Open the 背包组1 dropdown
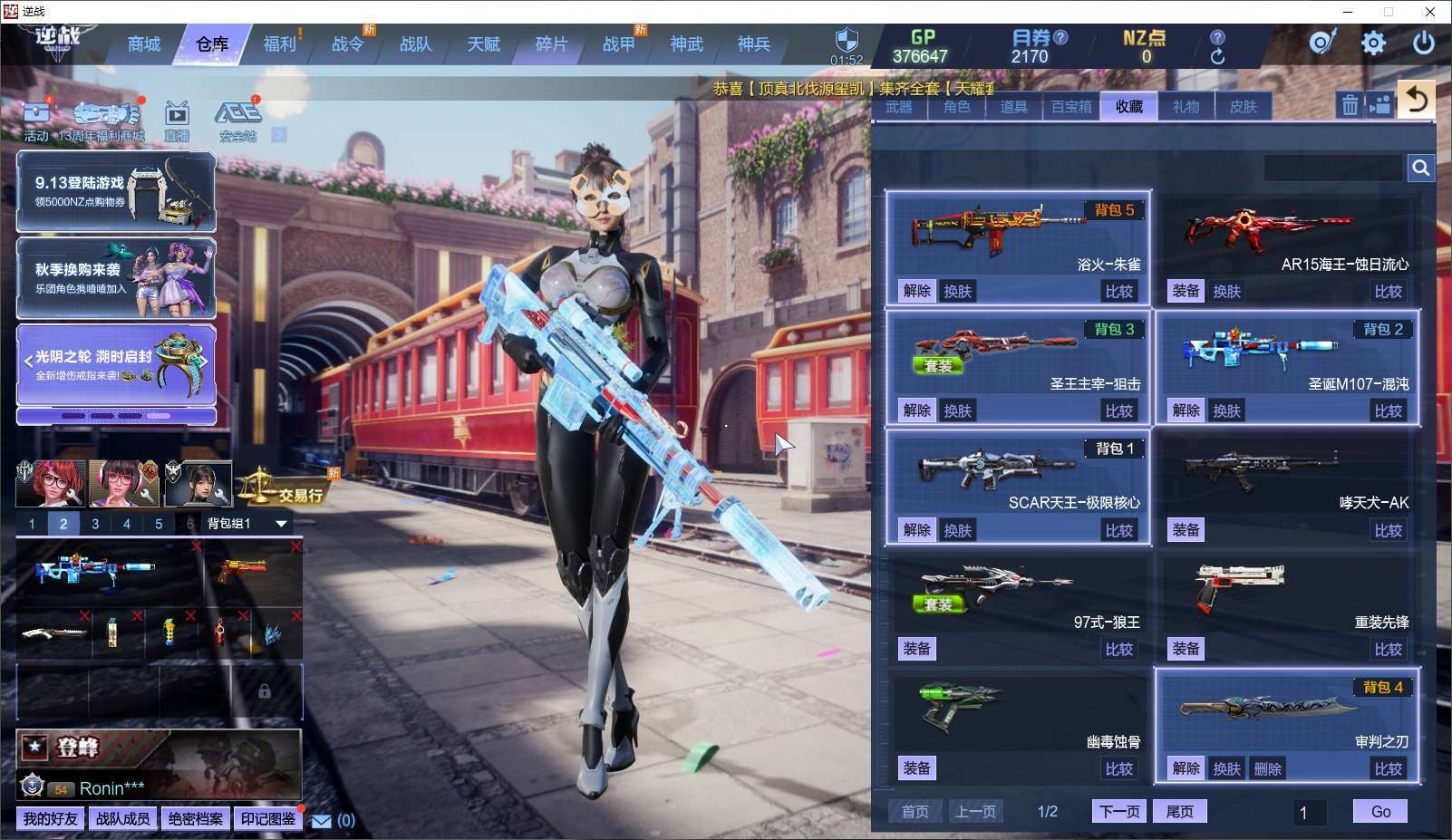The width and height of the screenshot is (1452, 840). [281, 524]
